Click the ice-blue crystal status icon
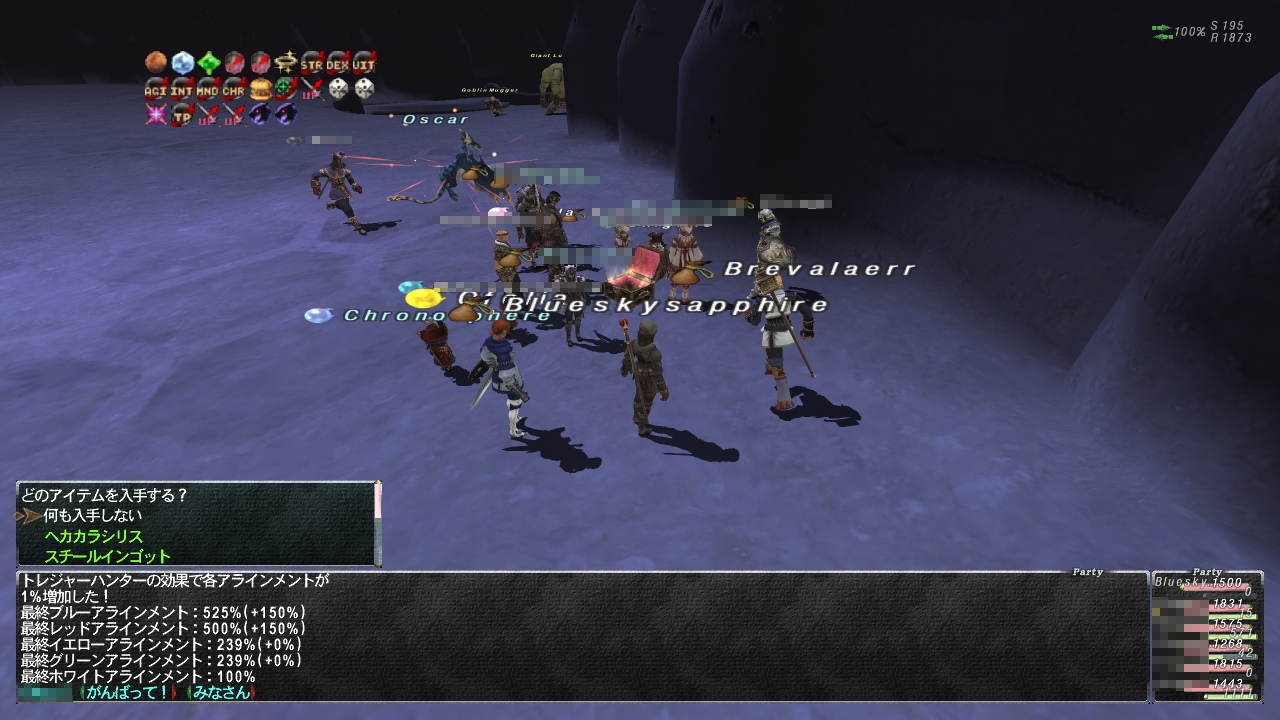 [x=181, y=62]
